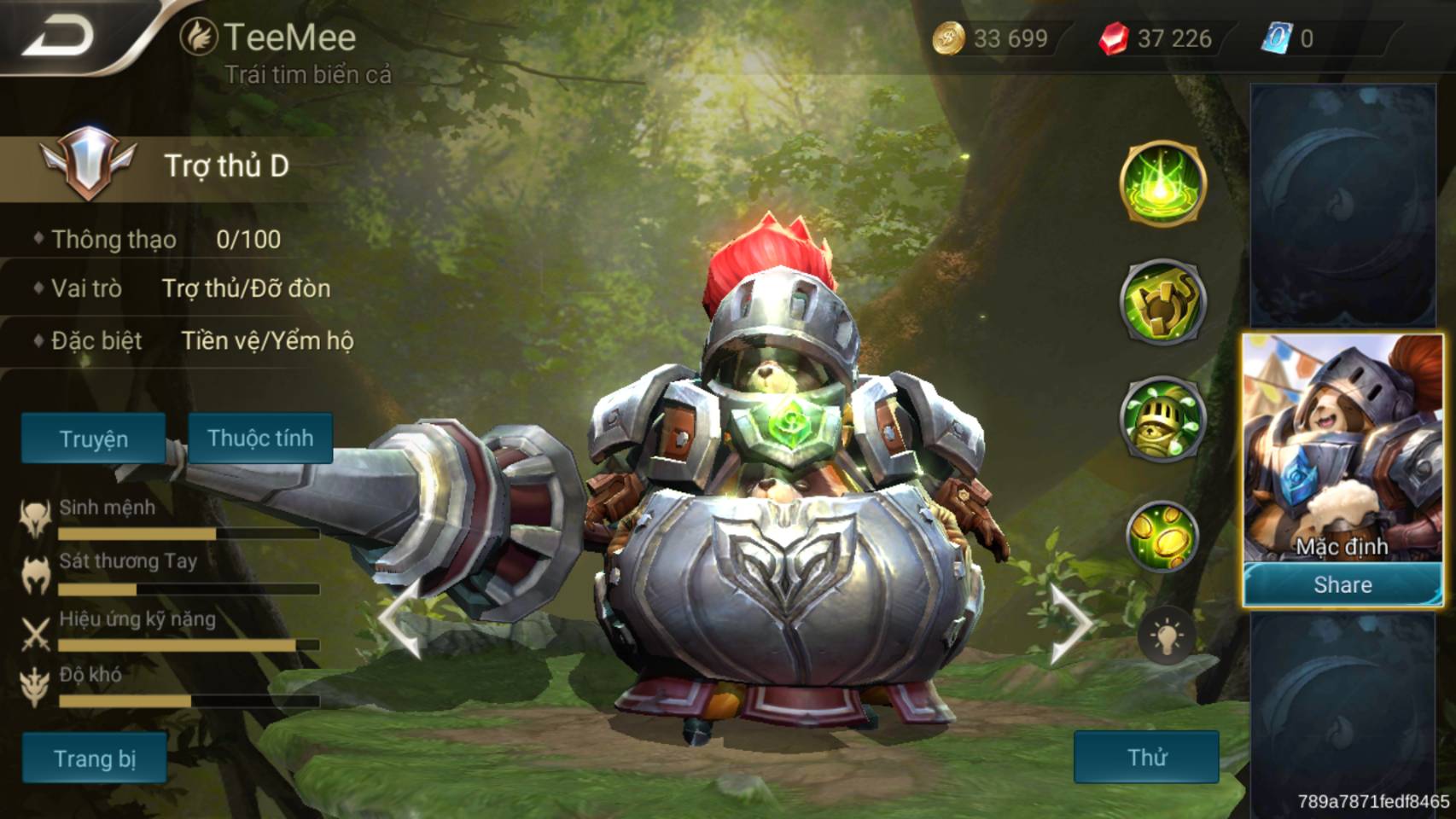Screen dimensions: 1456x819
Task: Tap the red ruby currency icon
Action: [1113, 38]
